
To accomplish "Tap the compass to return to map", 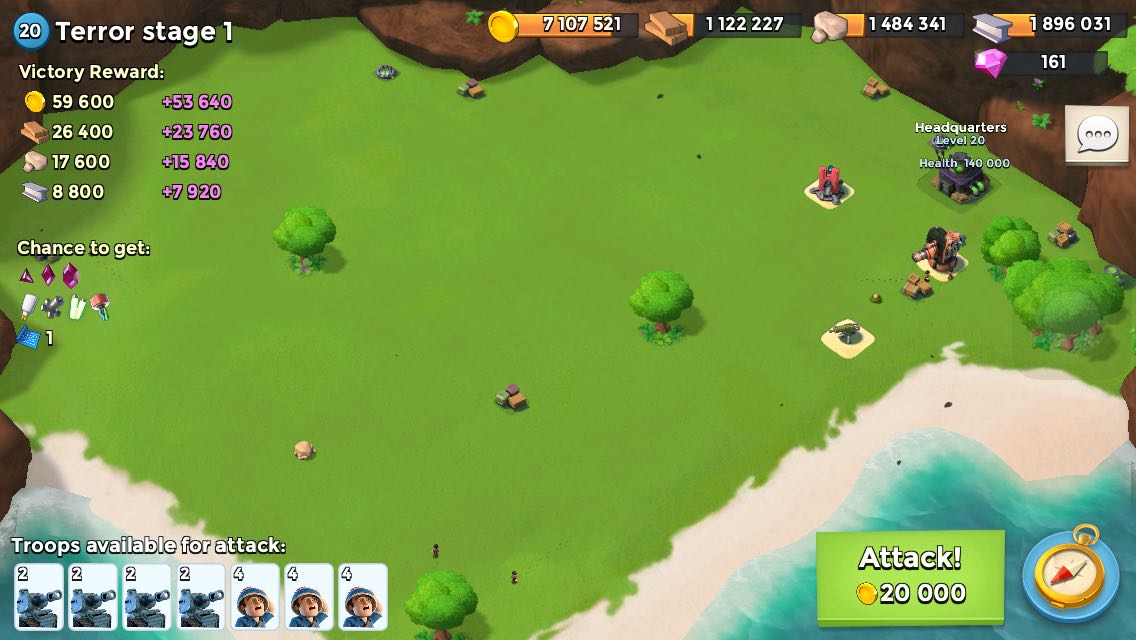I will [1070, 574].
